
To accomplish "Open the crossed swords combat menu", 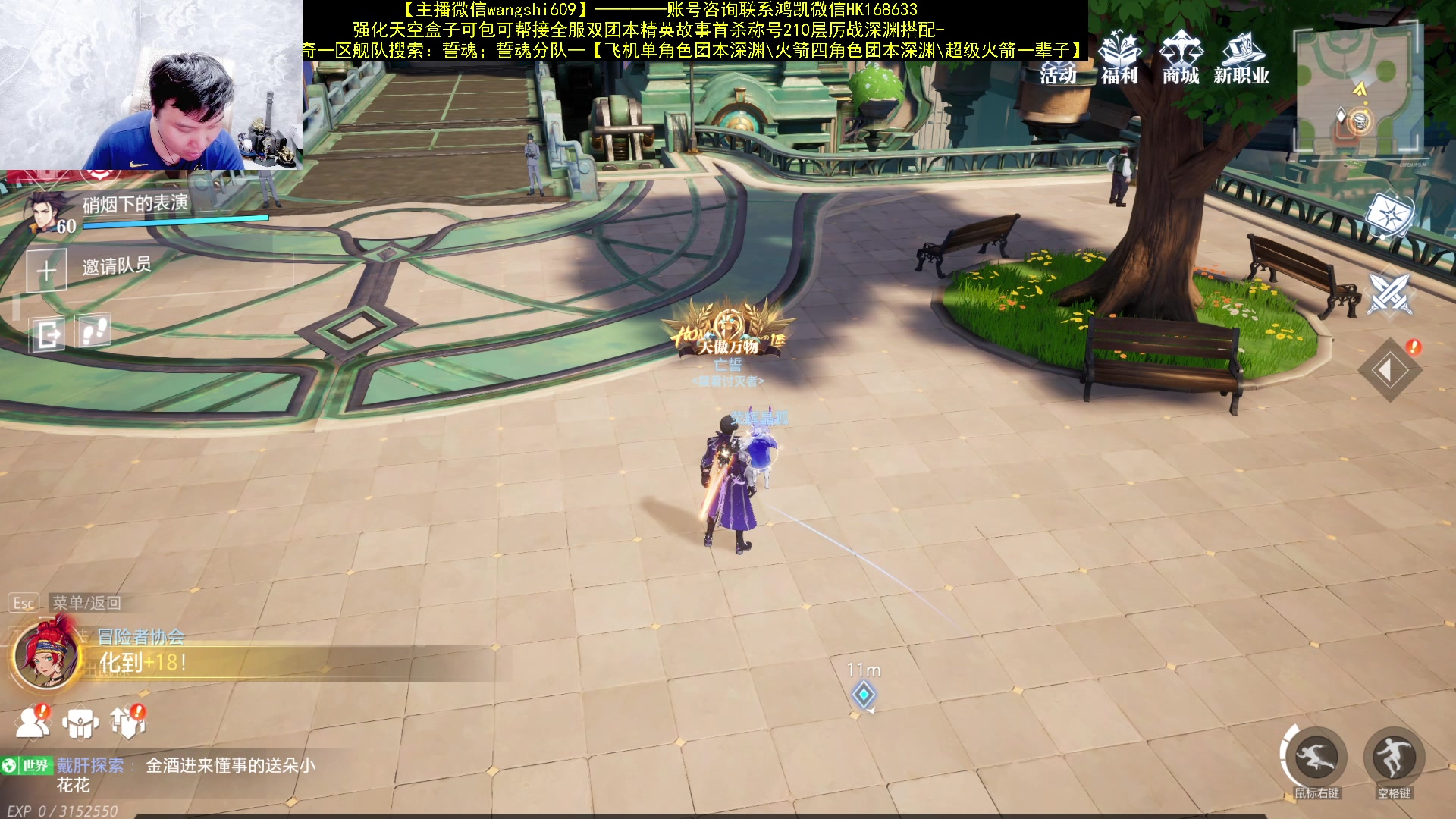I will click(x=1389, y=293).
